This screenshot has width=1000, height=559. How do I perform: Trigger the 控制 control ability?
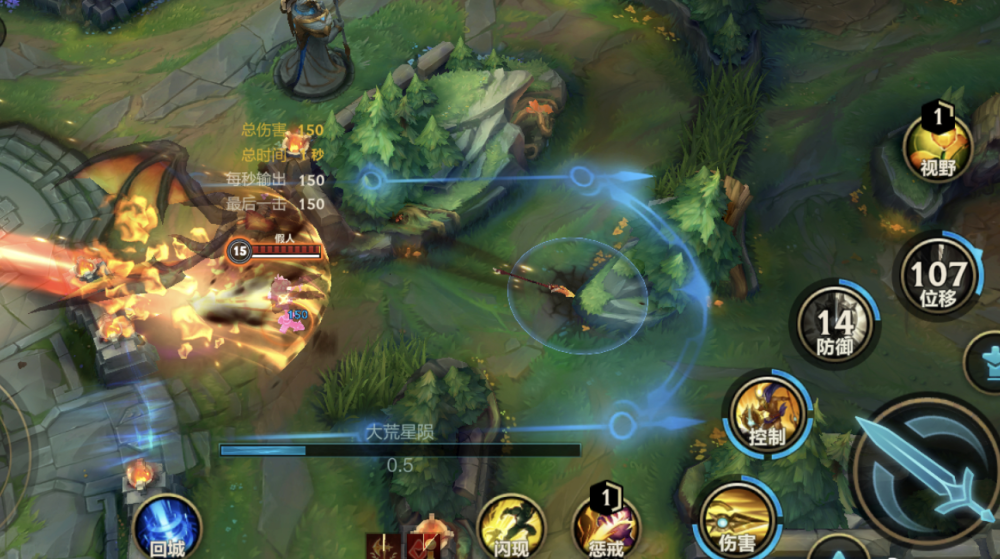(x=766, y=414)
